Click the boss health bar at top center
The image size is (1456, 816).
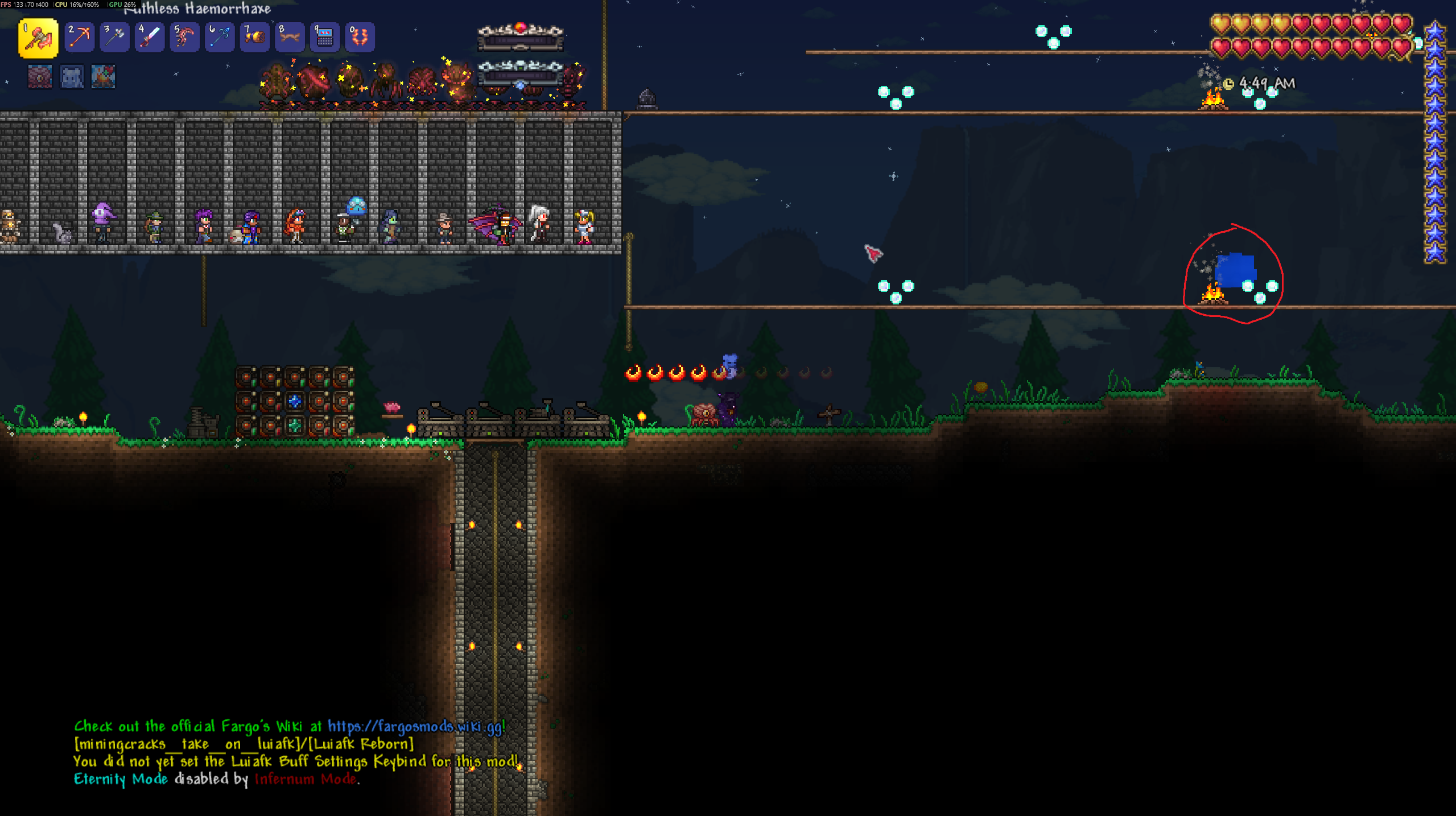519,40
